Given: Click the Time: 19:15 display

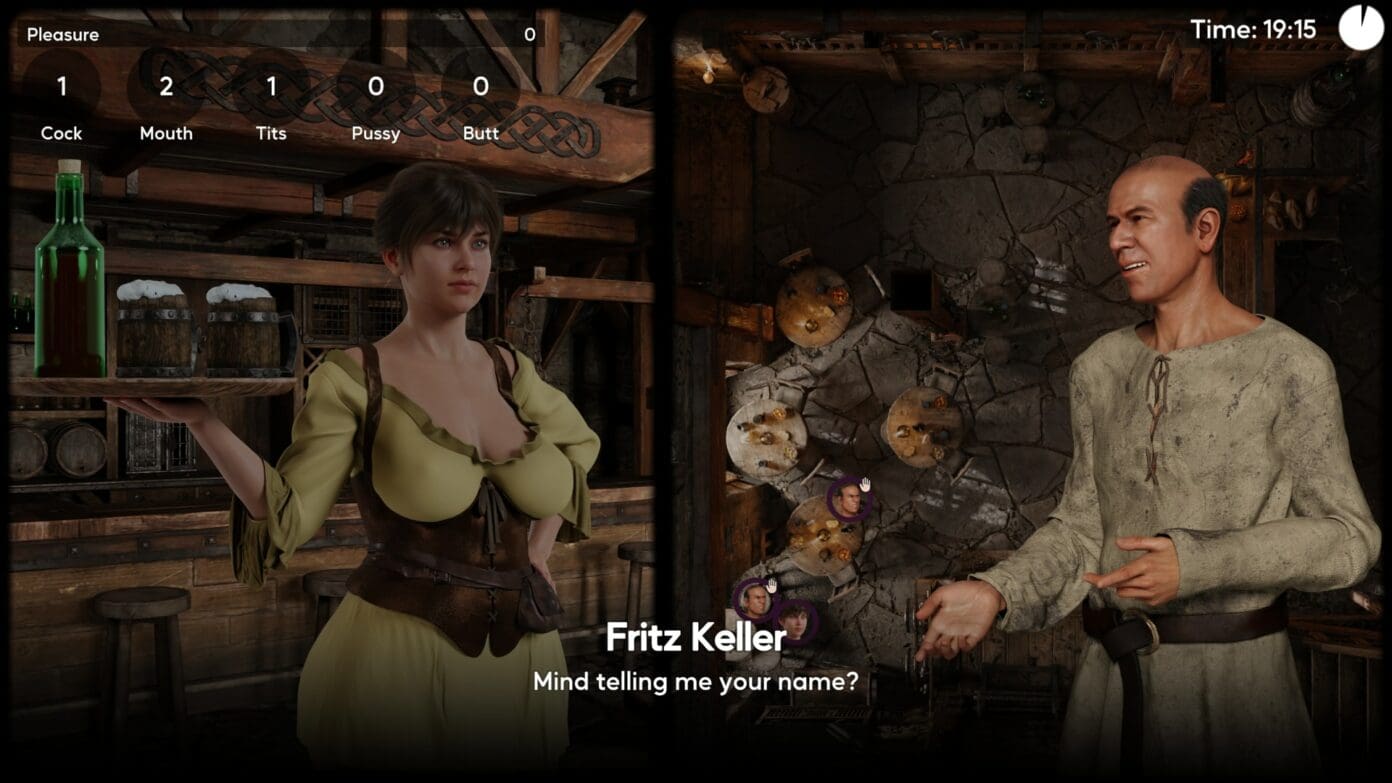Looking at the screenshot, I should 1254,27.
